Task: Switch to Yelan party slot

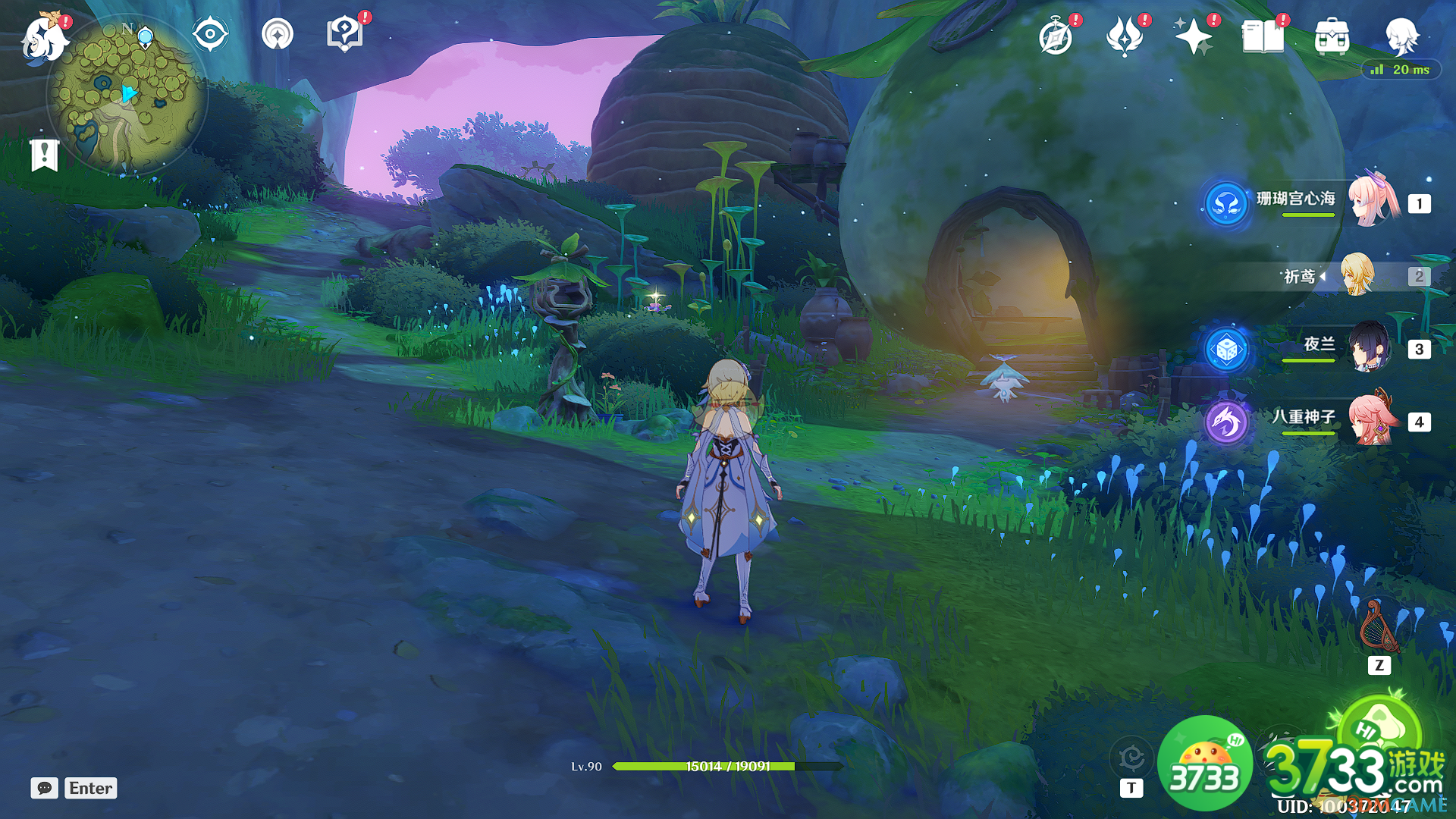Action: [x=1370, y=348]
